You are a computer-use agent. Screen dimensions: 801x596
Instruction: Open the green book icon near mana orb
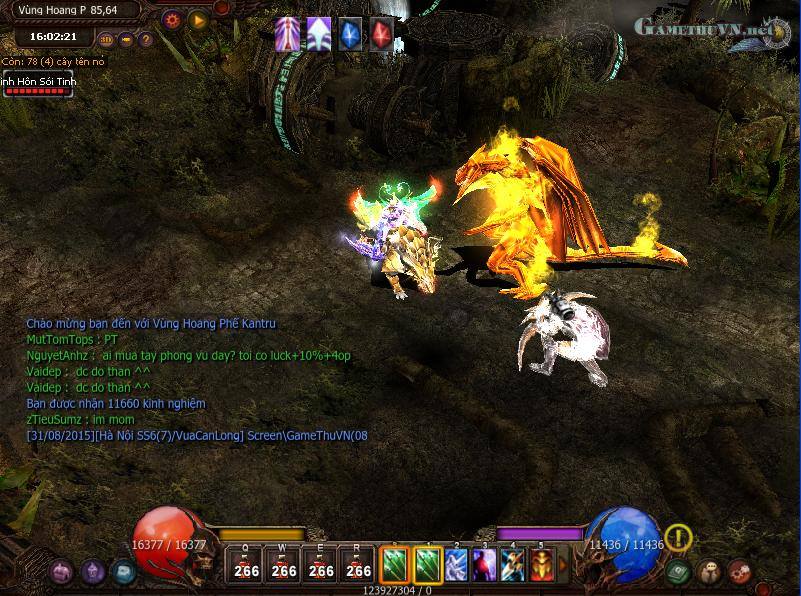pyautogui.click(x=679, y=572)
